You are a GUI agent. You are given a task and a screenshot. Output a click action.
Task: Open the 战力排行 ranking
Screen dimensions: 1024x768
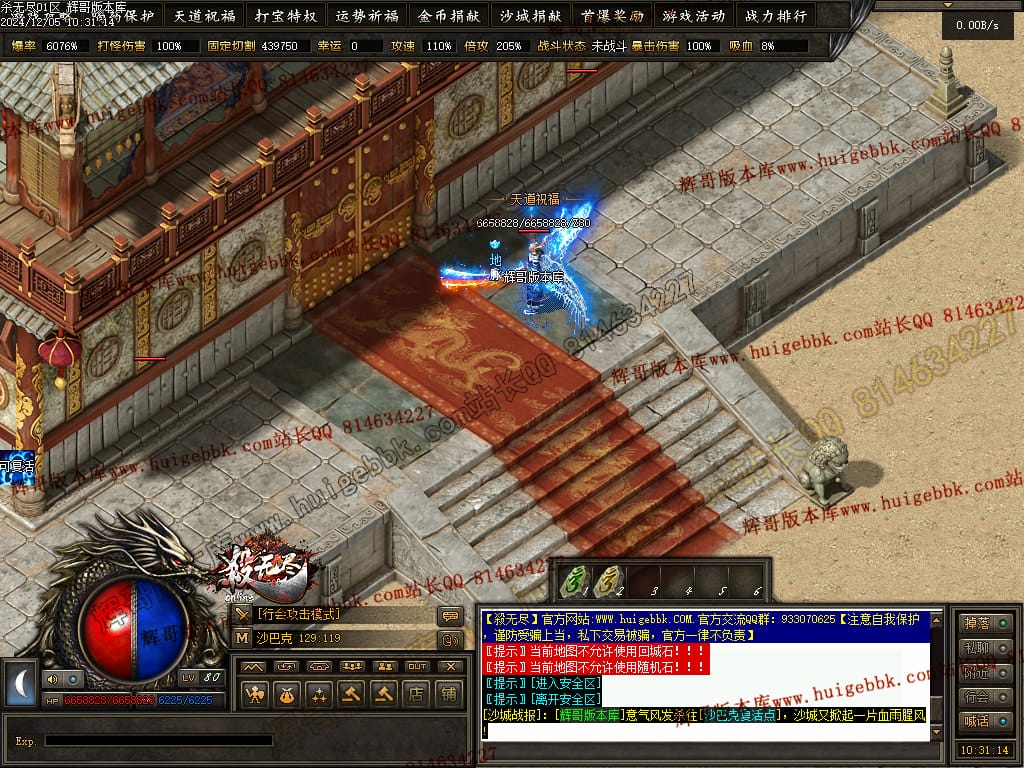coord(775,16)
